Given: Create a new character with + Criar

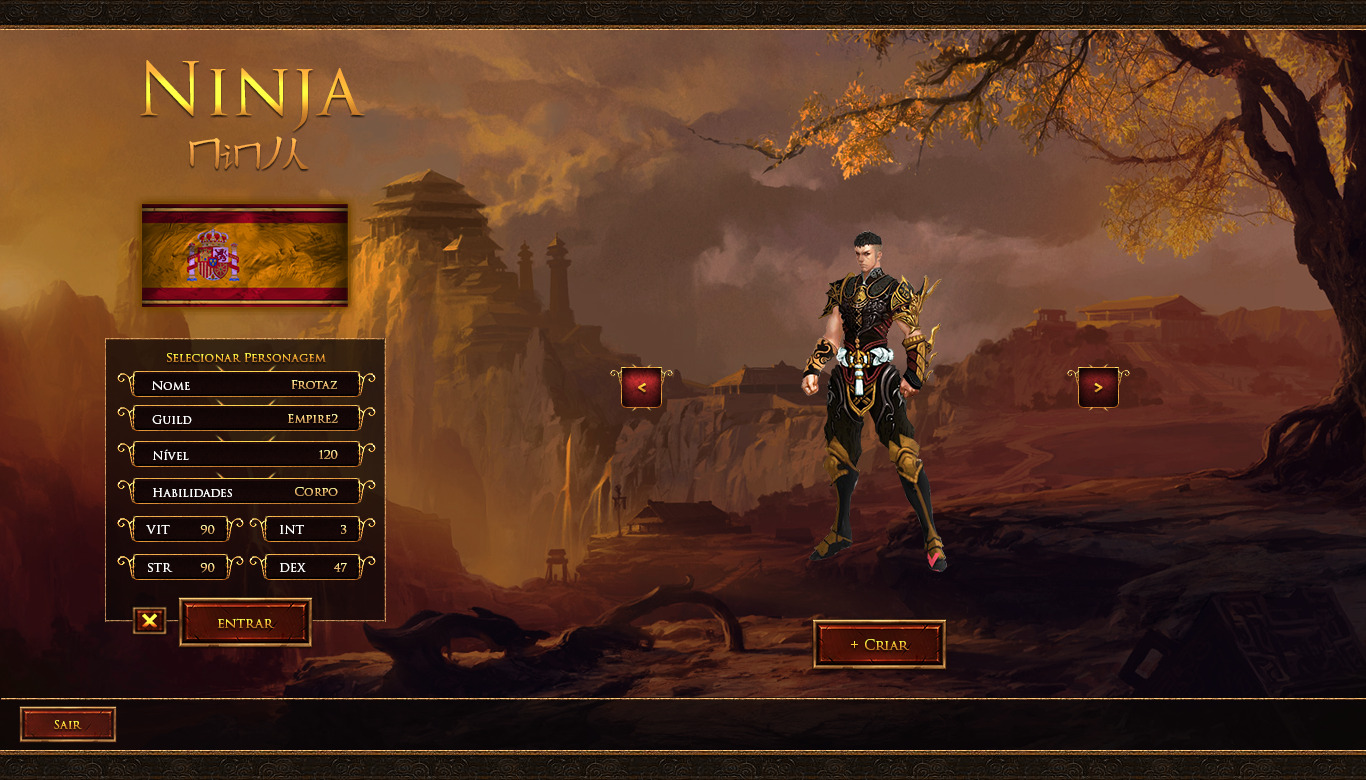Looking at the screenshot, I should (x=879, y=645).
